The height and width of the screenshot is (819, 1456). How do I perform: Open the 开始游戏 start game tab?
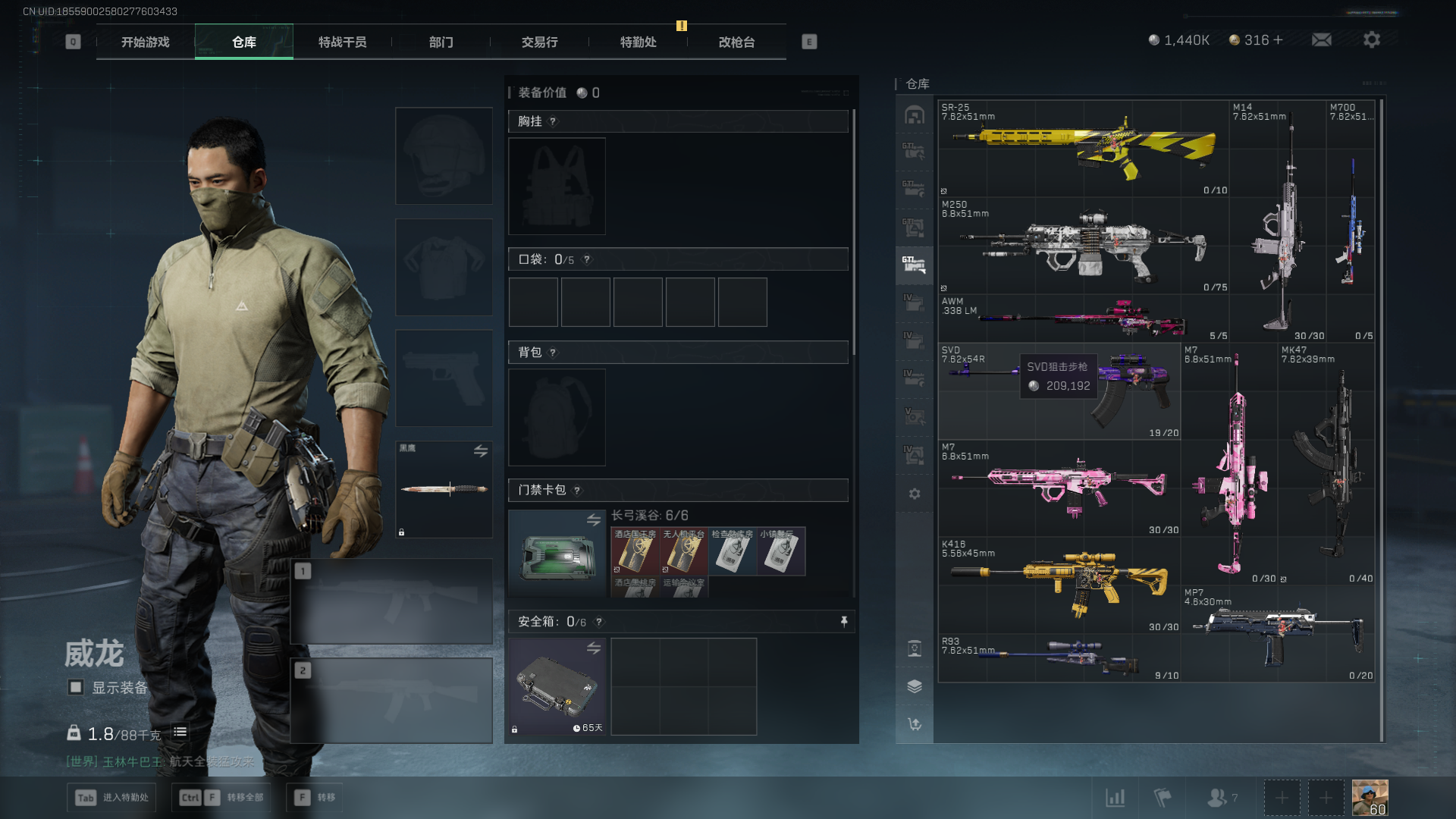click(145, 42)
